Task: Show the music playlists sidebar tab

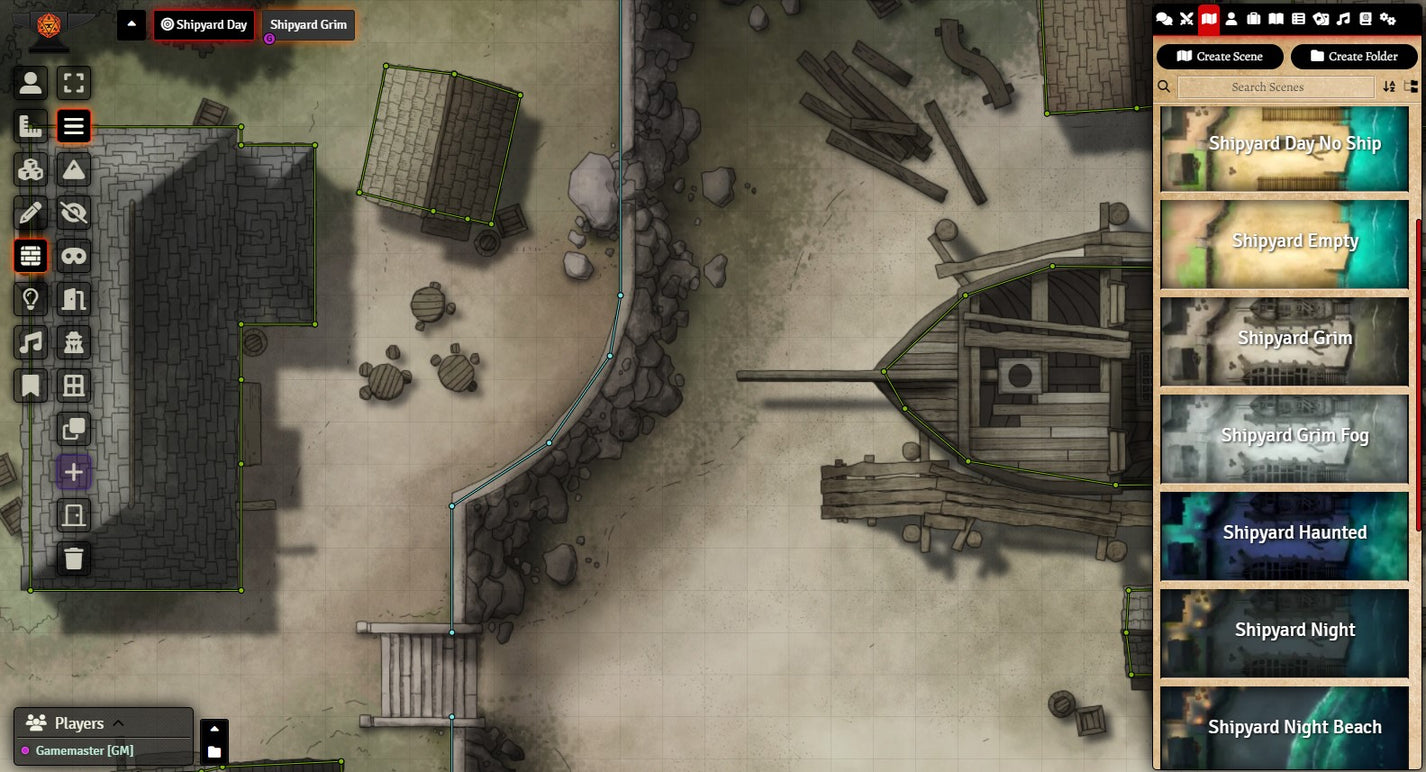Action: [x=1343, y=18]
